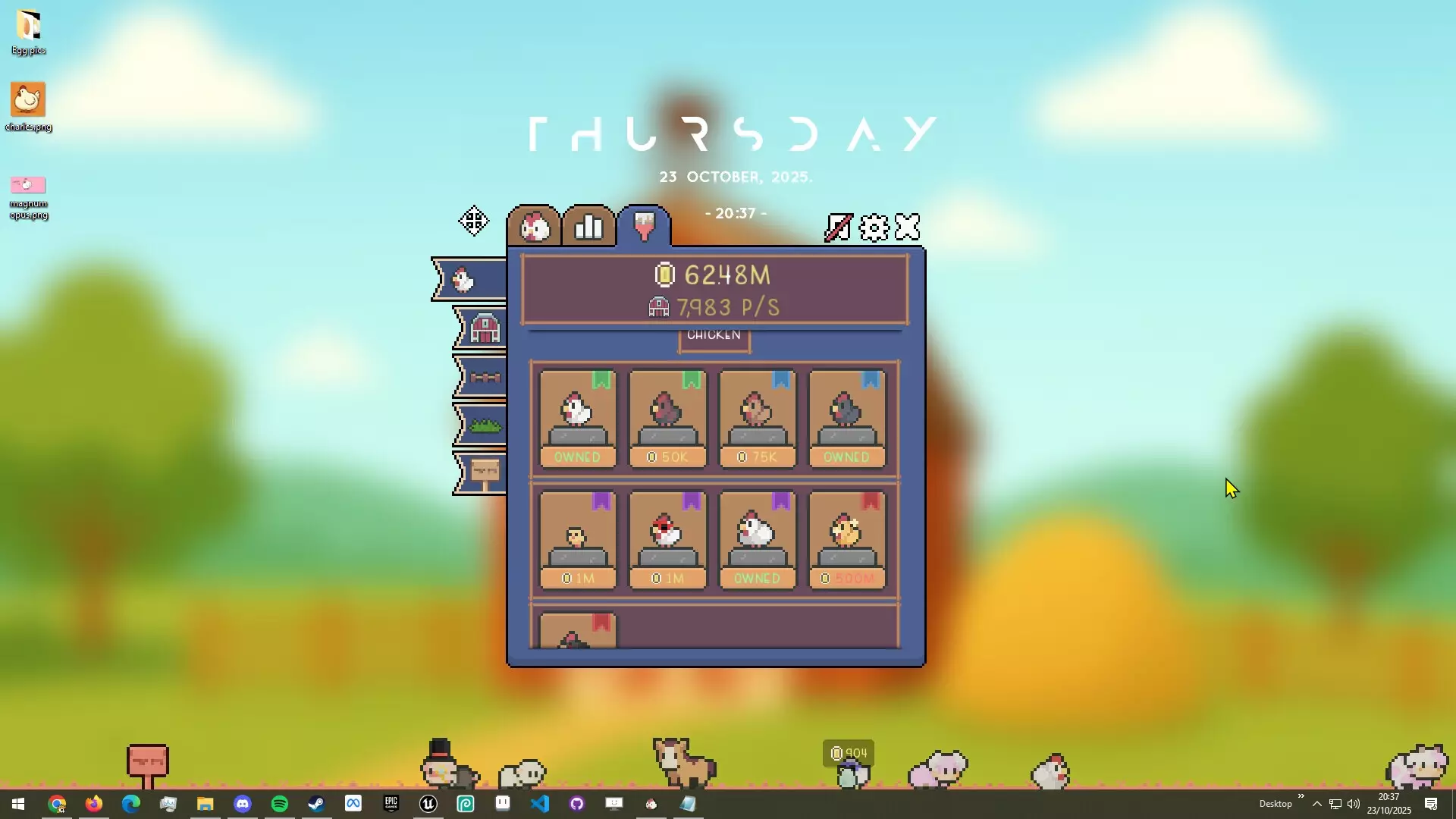Switch to the bar-chart stats tab

(588, 225)
